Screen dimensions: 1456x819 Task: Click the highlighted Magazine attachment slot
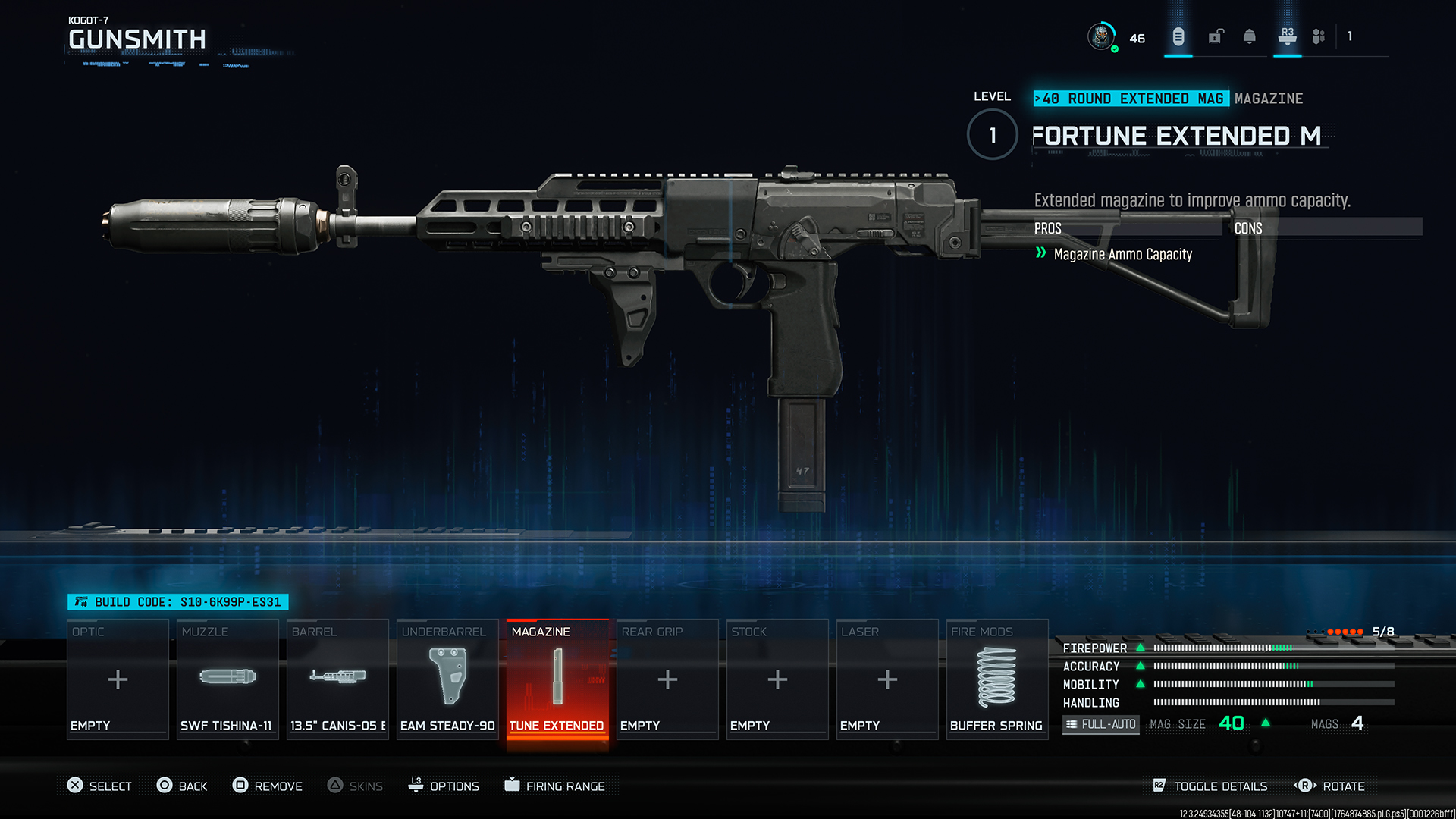557,679
